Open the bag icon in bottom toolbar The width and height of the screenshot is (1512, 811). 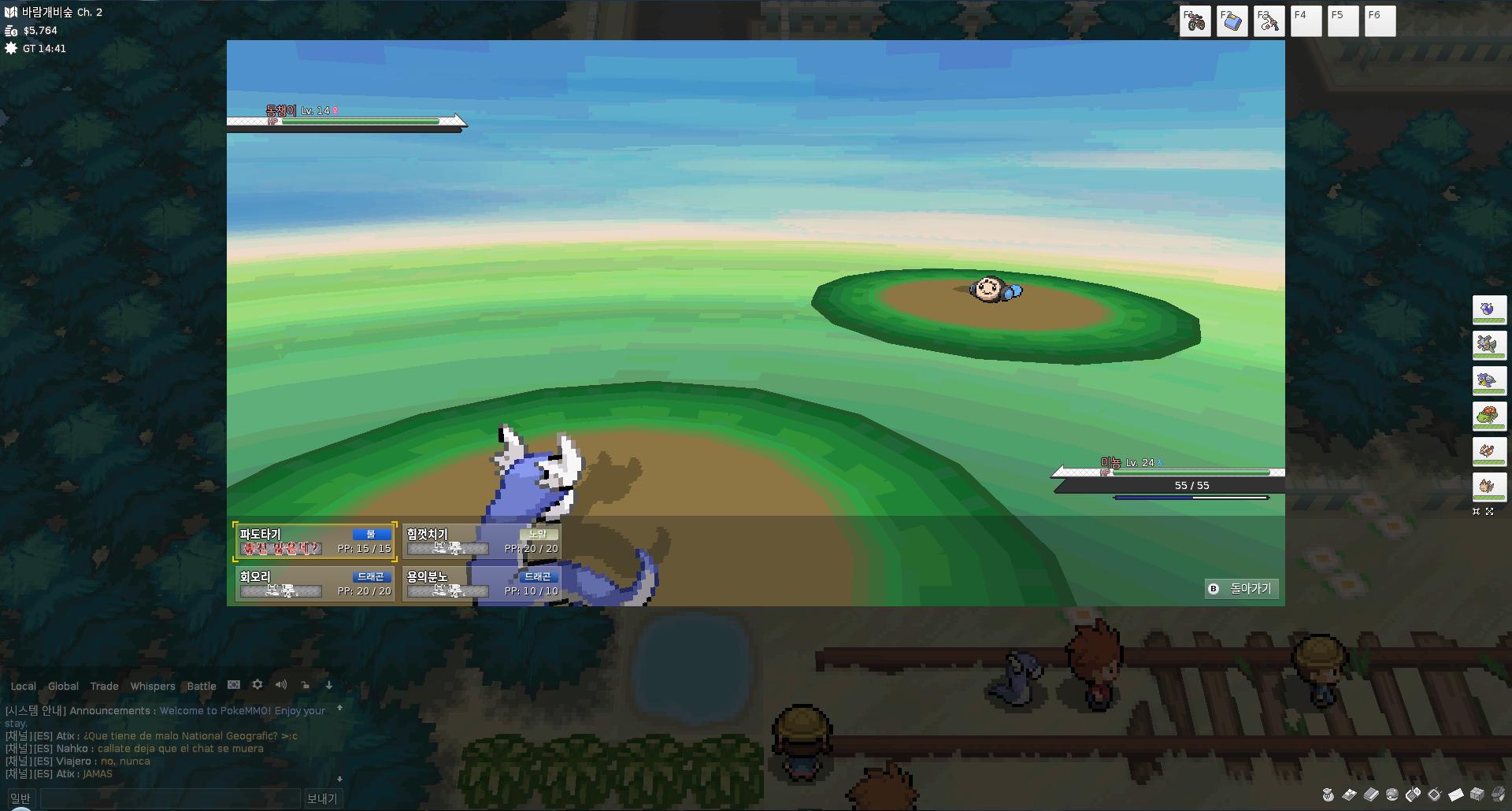coord(1328,794)
